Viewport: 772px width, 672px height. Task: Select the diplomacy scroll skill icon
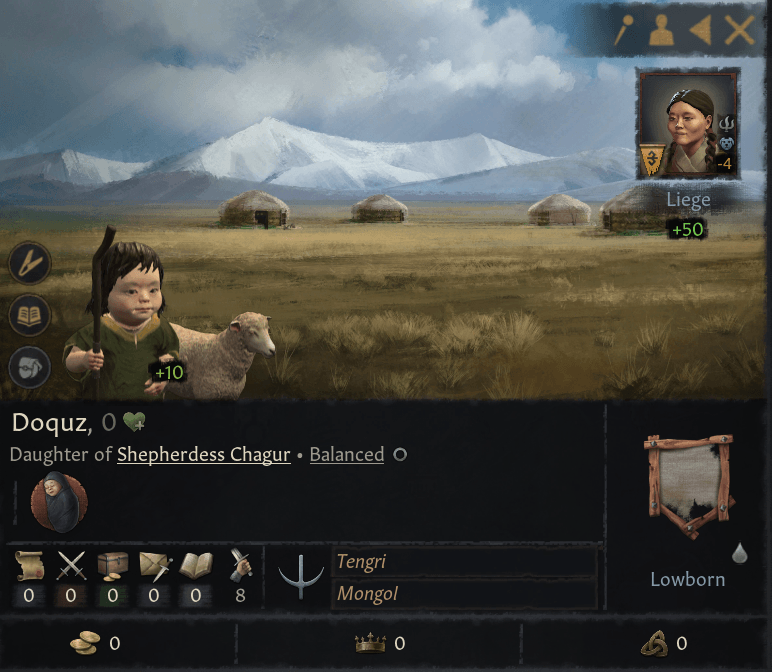coord(30,567)
